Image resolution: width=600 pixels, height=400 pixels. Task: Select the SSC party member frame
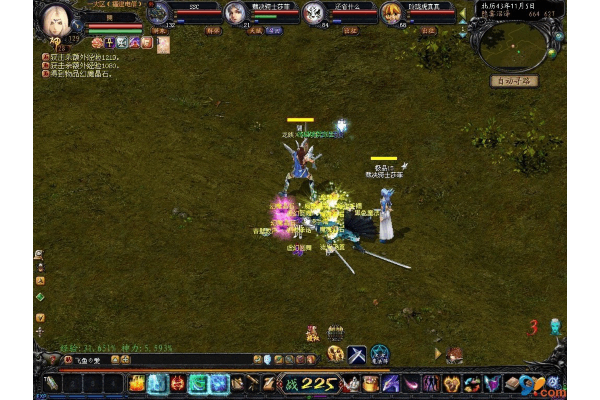click(x=183, y=13)
